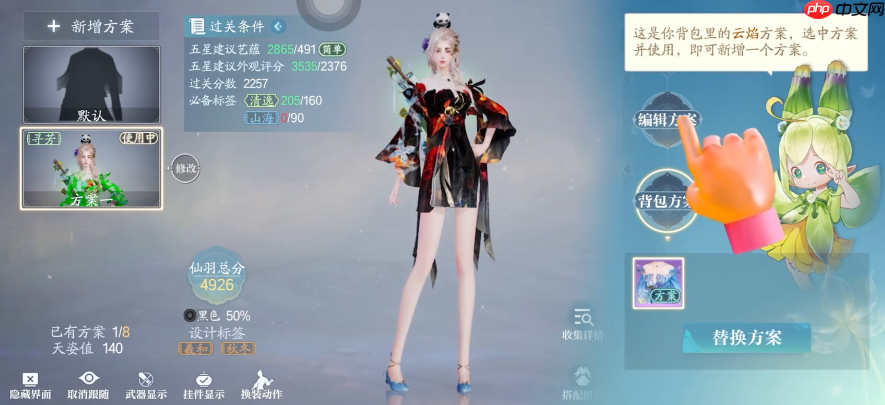Select the 默认 default scheme thumbnail

[91, 84]
